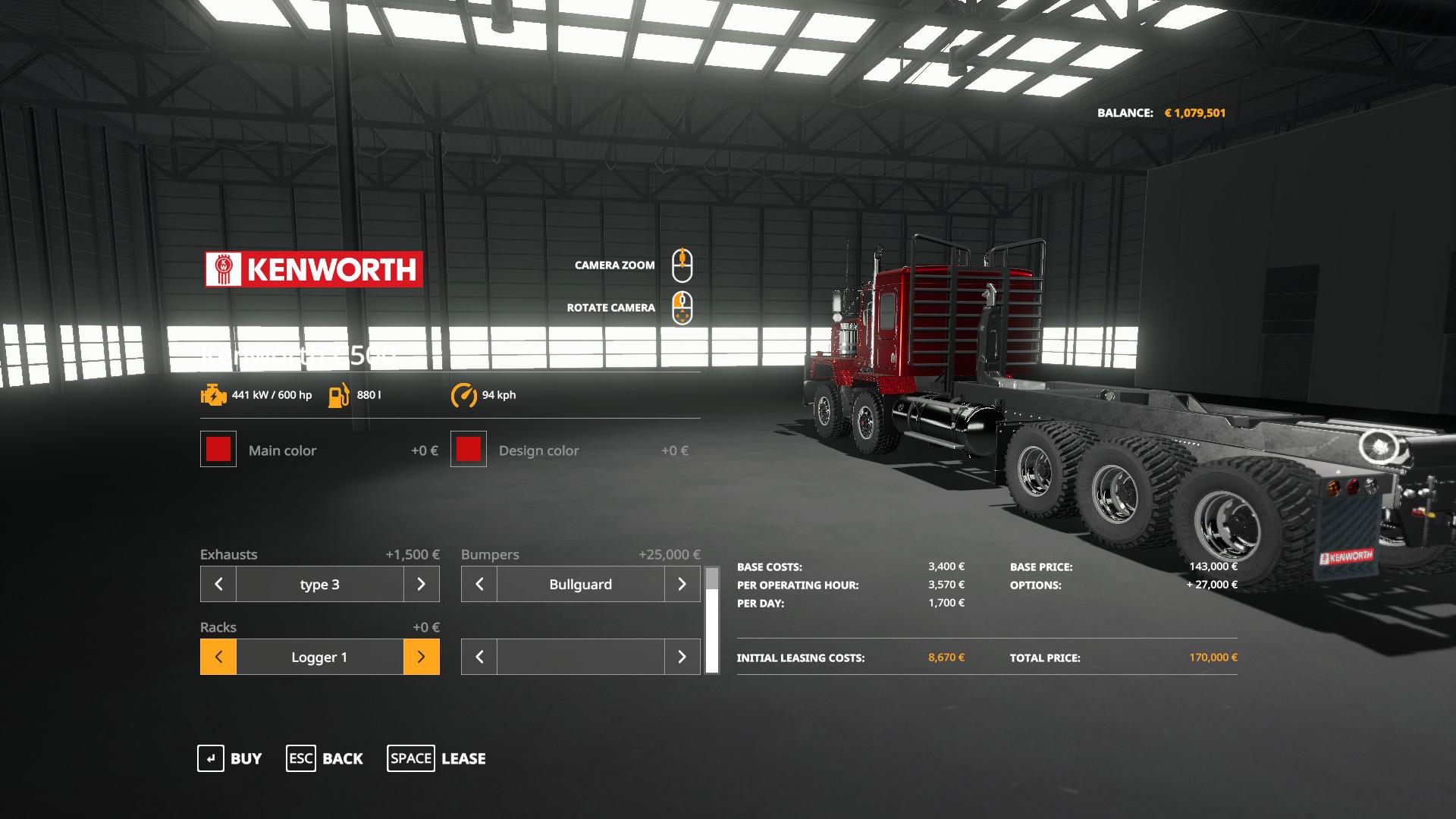Select next Exhausts option

tap(421, 584)
